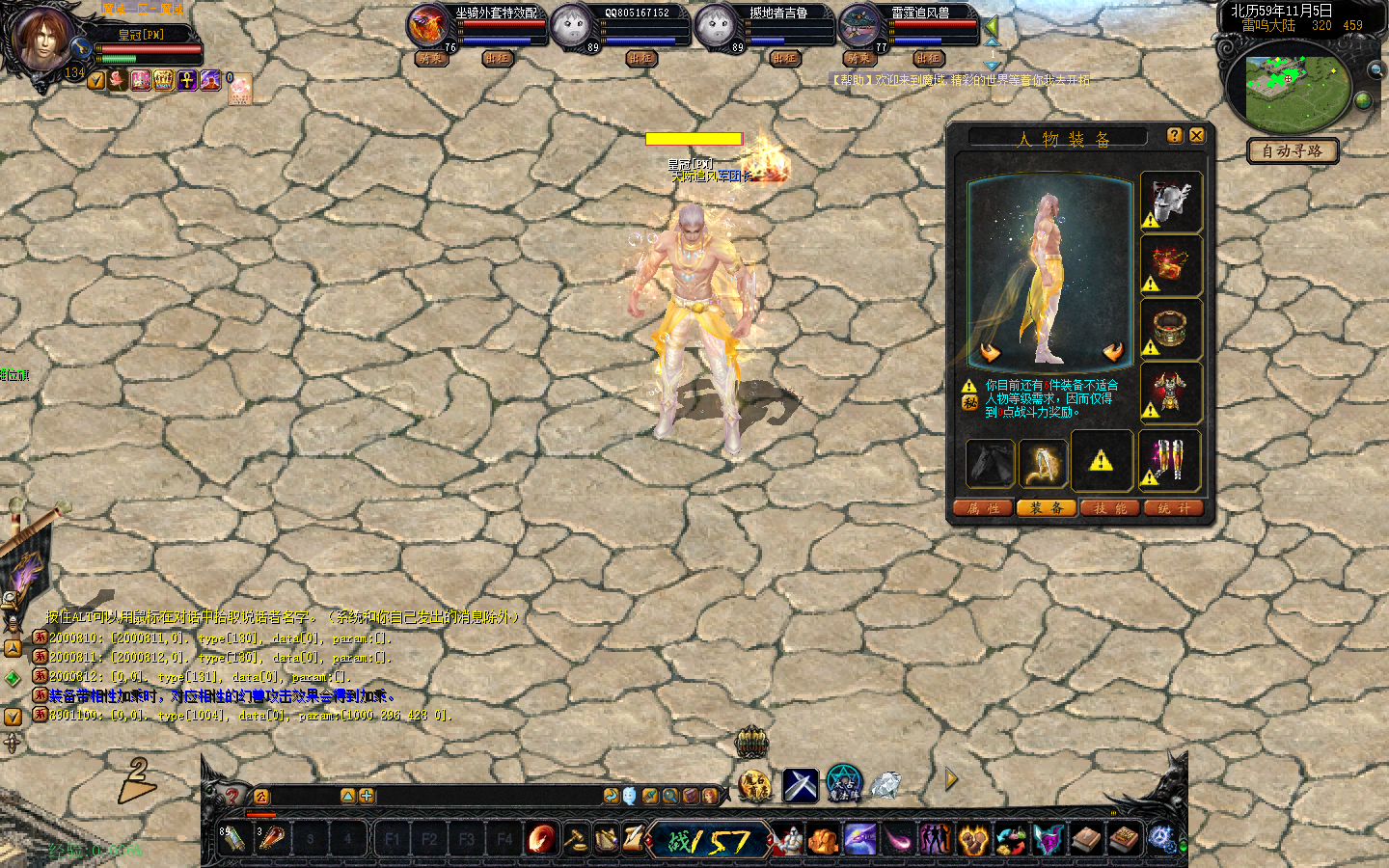Open the system settings gear icon
1389x868 pixels.
tap(1160, 838)
